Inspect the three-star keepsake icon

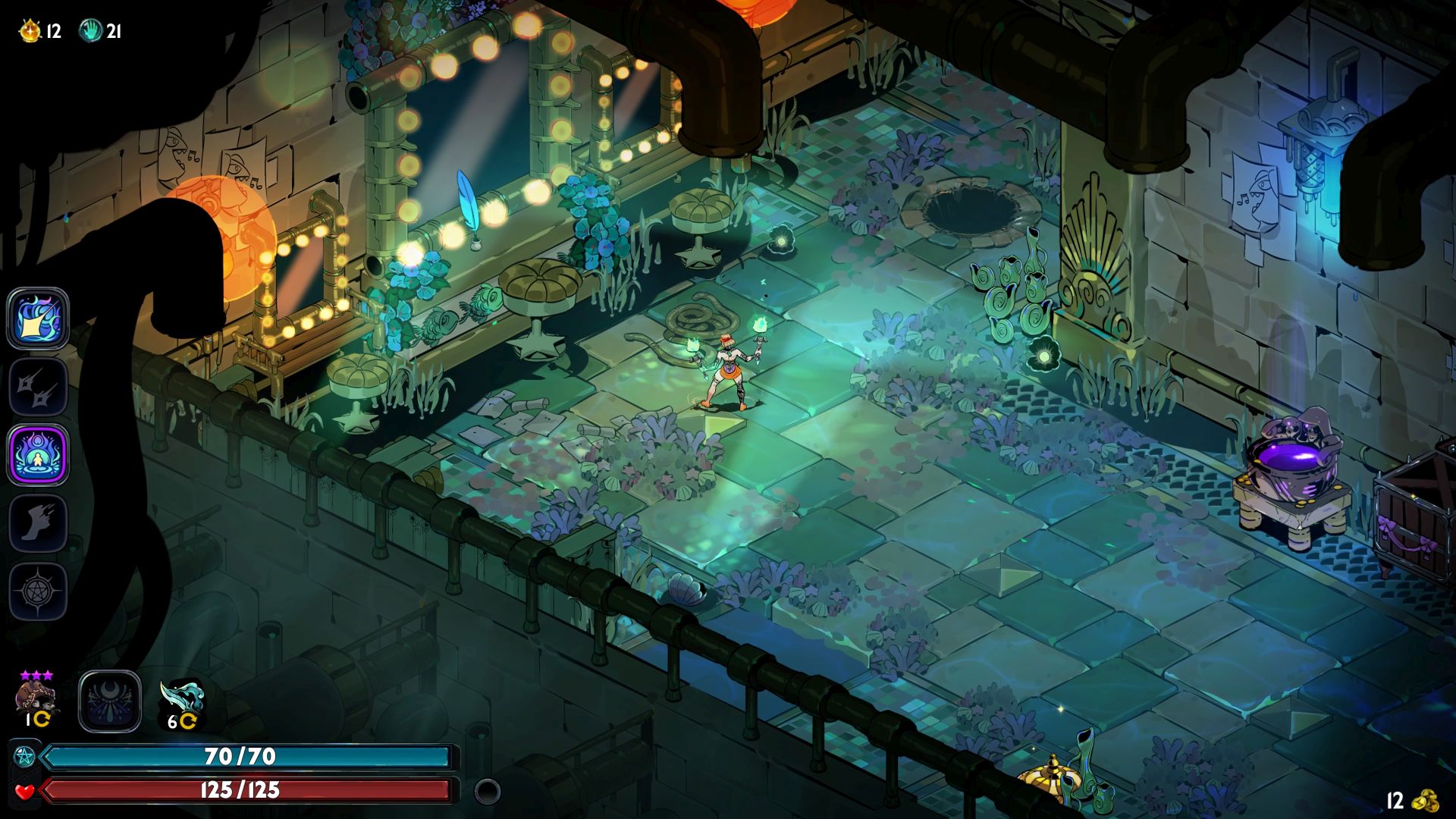pos(36,697)
